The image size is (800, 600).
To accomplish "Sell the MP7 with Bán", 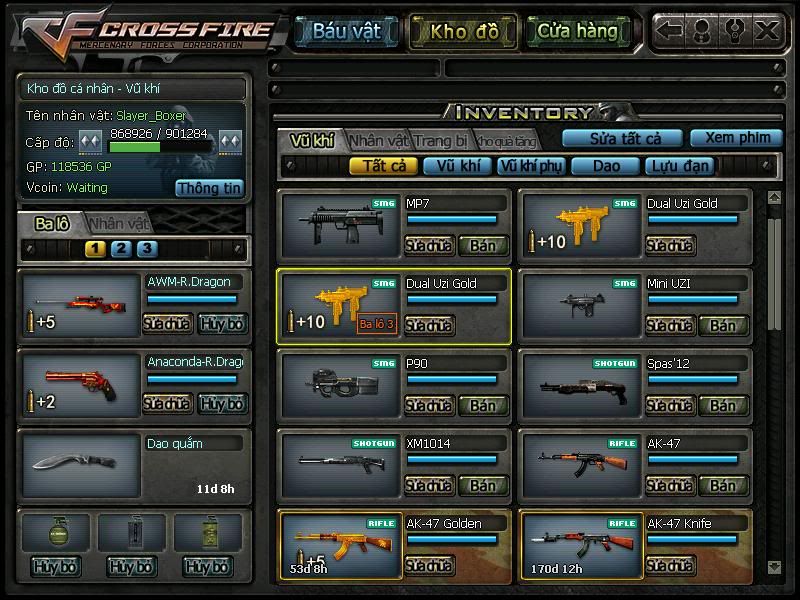I will pyautogui.click(x=483, y=245).
